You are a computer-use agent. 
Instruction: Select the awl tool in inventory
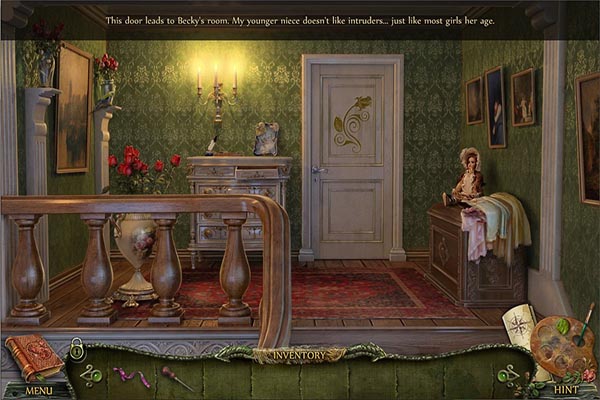click(174, 378)
